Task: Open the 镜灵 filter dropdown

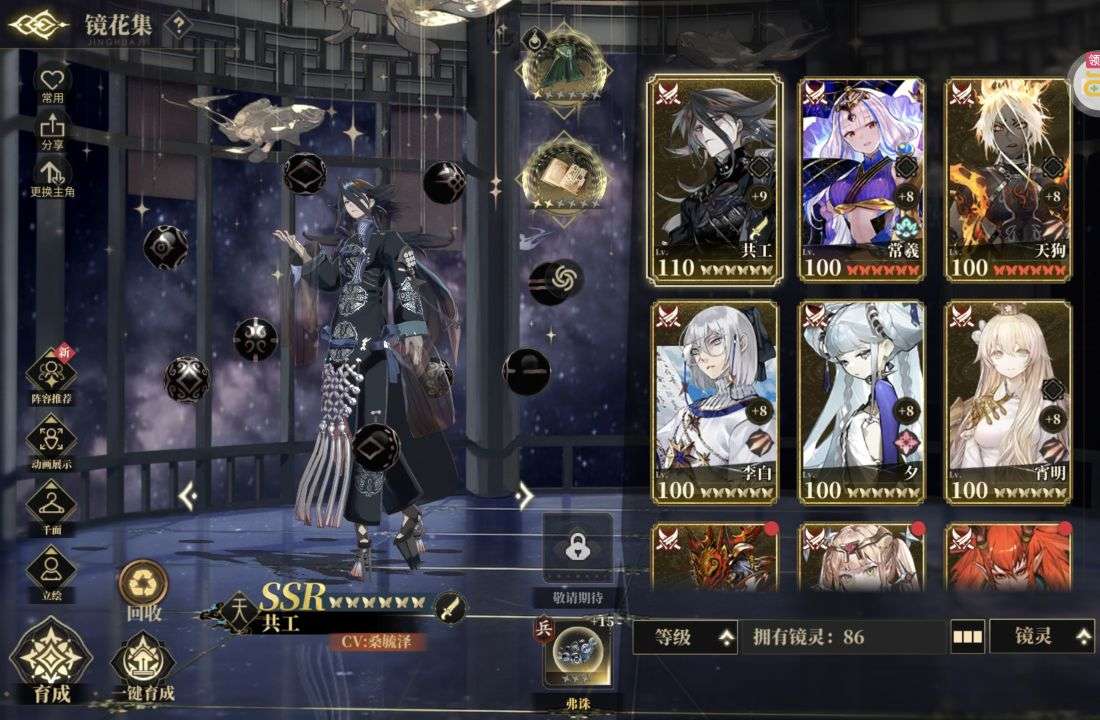Action: pyautogui.click(x=1041, y=637)
